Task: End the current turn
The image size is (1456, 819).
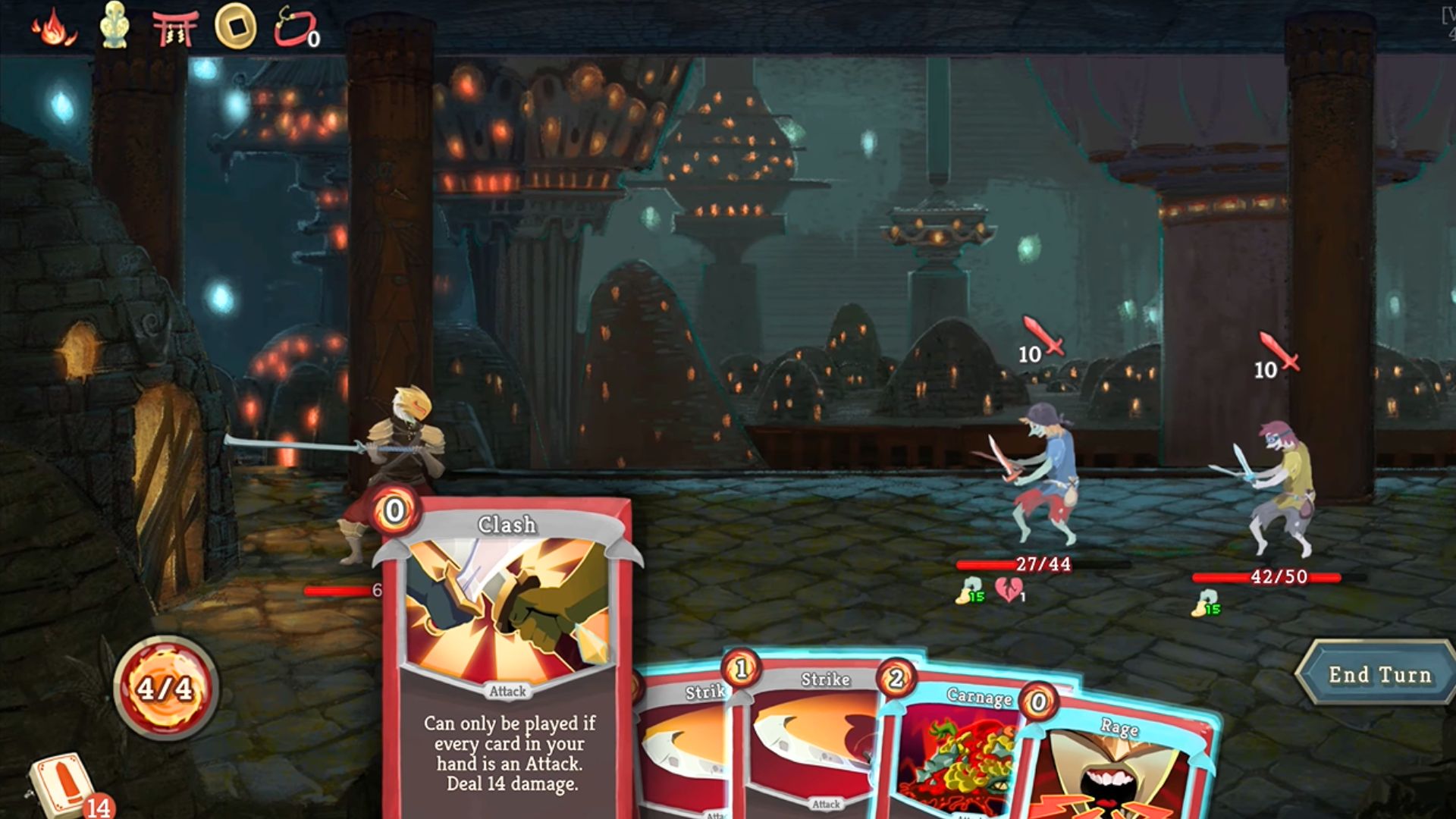Action: click(x=1378, y=673)
